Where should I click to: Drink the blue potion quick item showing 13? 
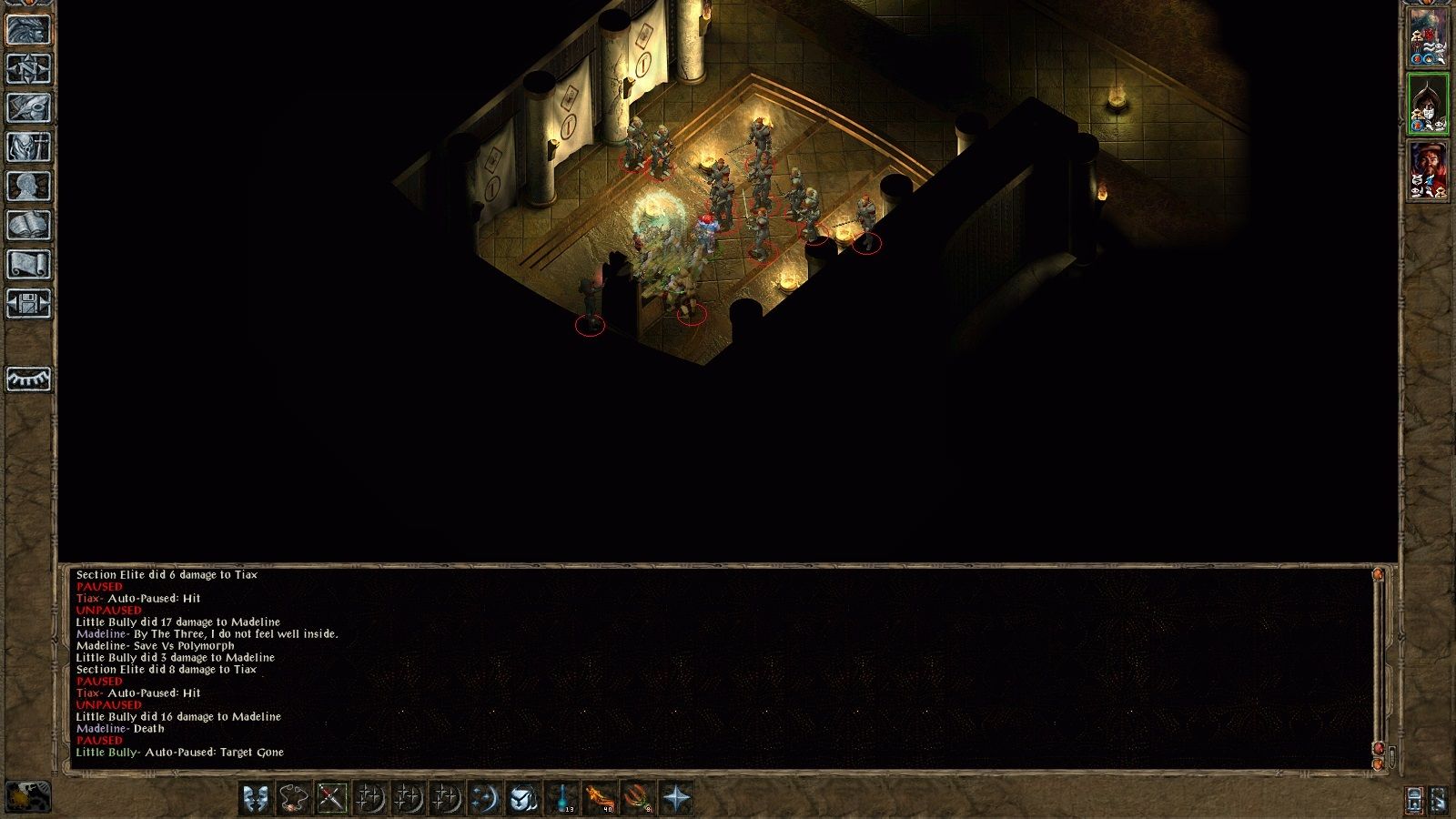coord(563,799)
